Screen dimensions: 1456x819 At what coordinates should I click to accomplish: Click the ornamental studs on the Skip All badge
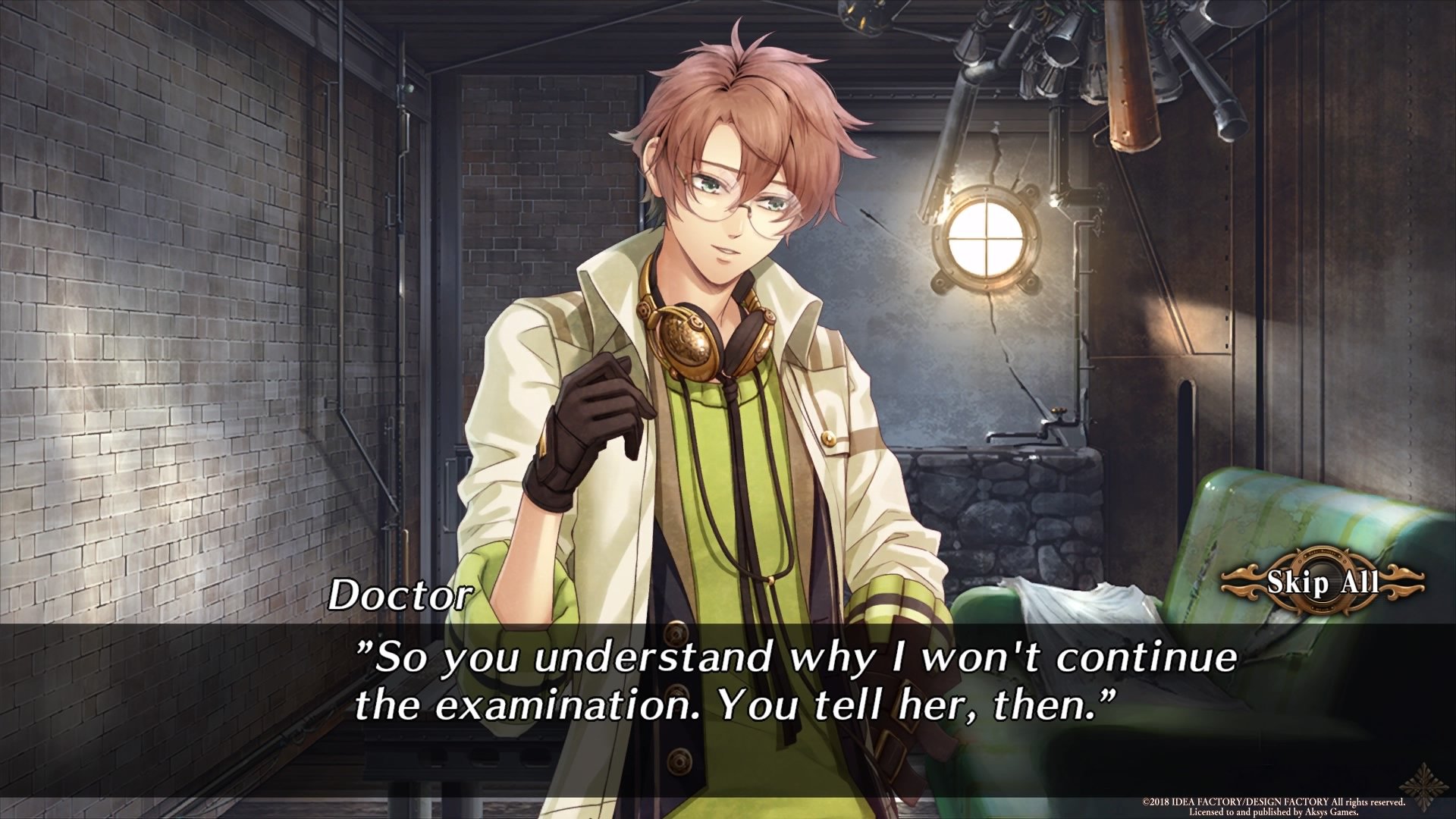click(x=1300, y=561)
